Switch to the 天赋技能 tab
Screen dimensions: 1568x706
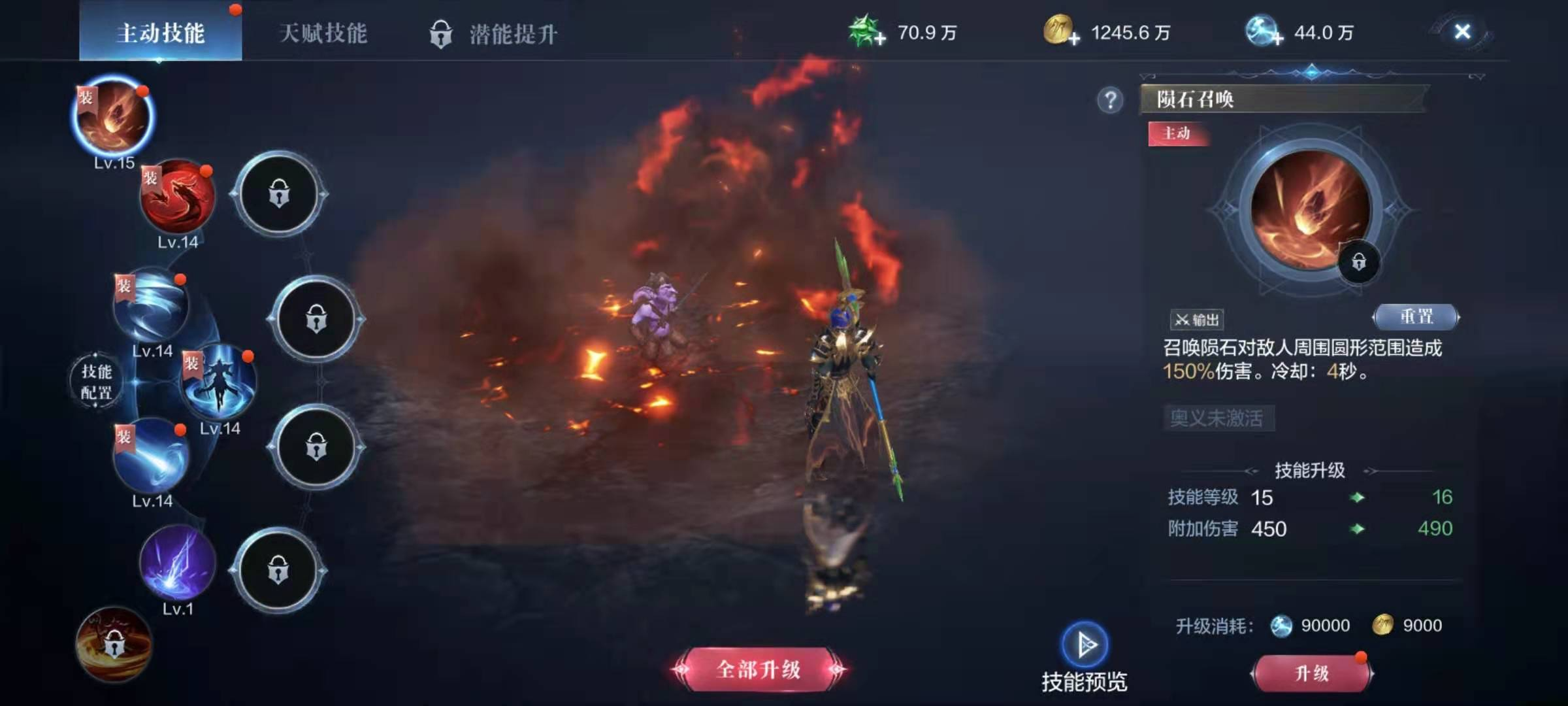(x=323, y=31)
